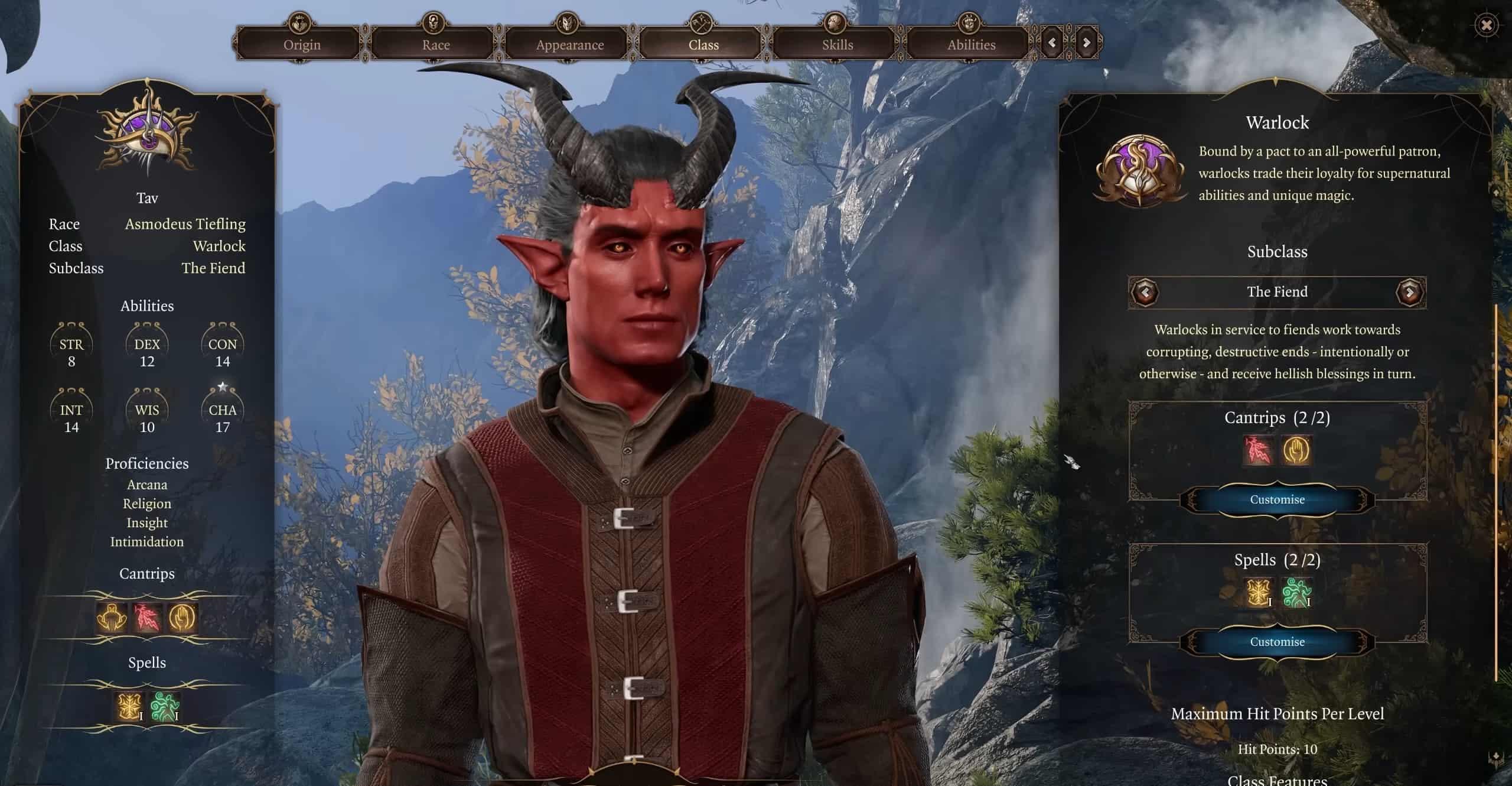Choose the next subclass after The Fiend
The width and height of the screenshot is (1512, 786).
(1409, 292)
